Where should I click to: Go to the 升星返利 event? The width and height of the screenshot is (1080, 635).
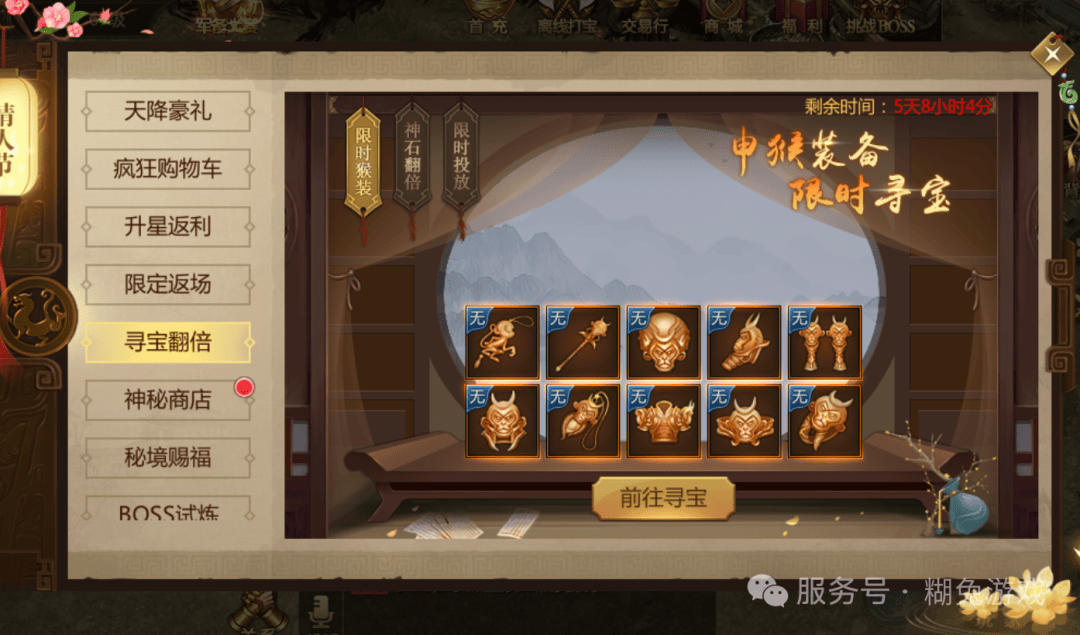click(167, 227)
